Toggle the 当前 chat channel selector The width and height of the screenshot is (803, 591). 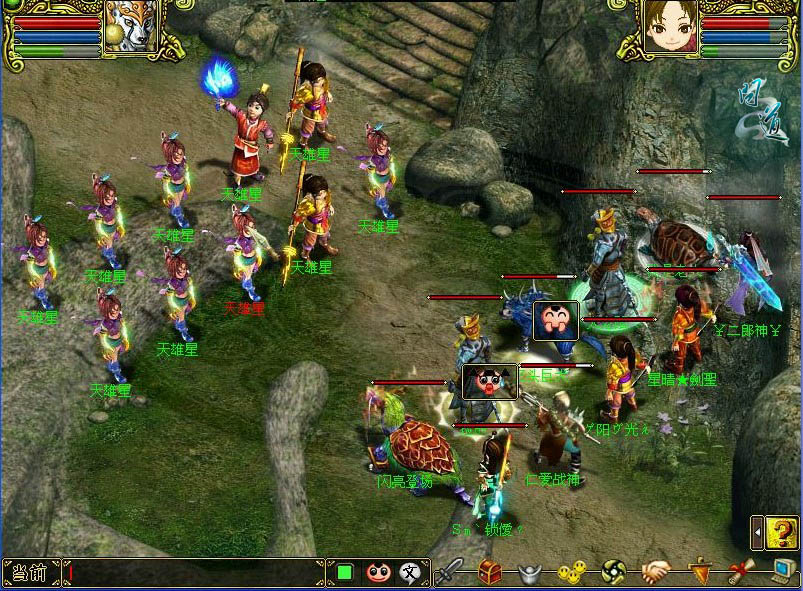30,573
